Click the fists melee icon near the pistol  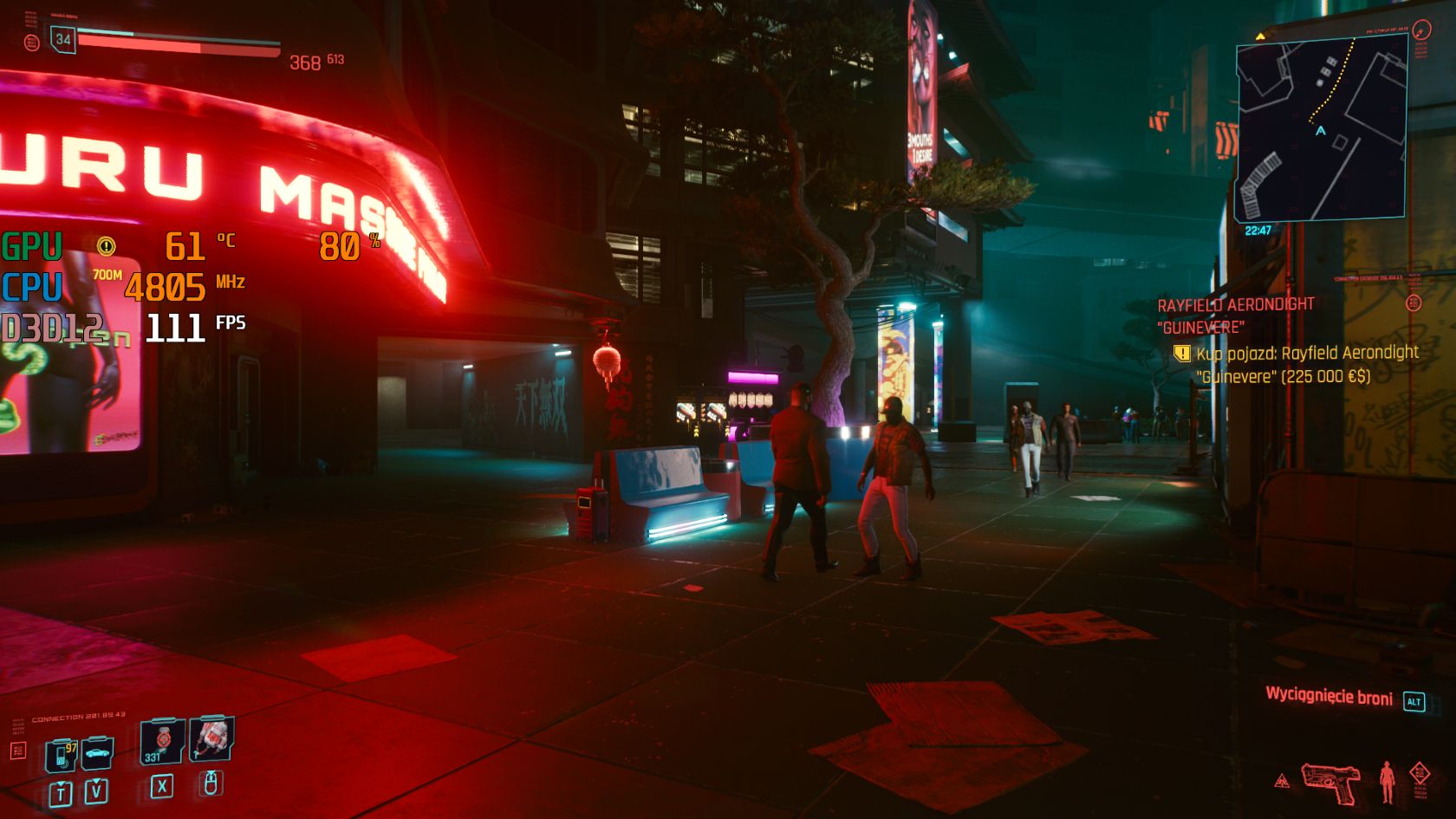pyautogui.click(x=1387, y=782)
